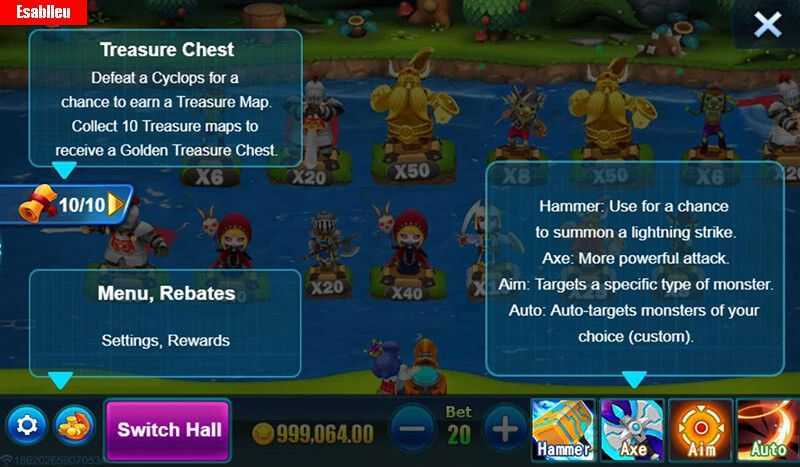Viewport: 800px width, 467px height.
Task: Click the Switch Hall button
Action: (169, 430)
